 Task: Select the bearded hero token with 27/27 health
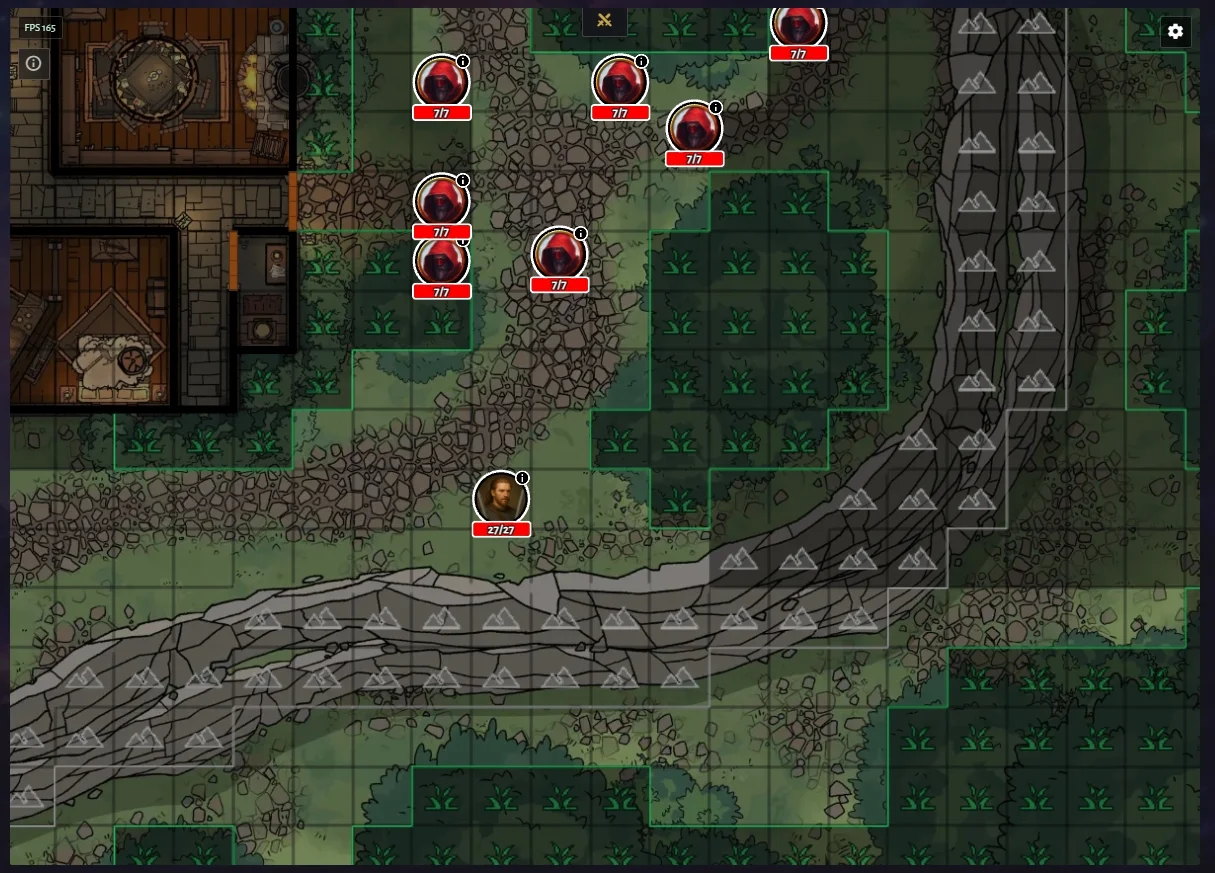click(500, 497)
